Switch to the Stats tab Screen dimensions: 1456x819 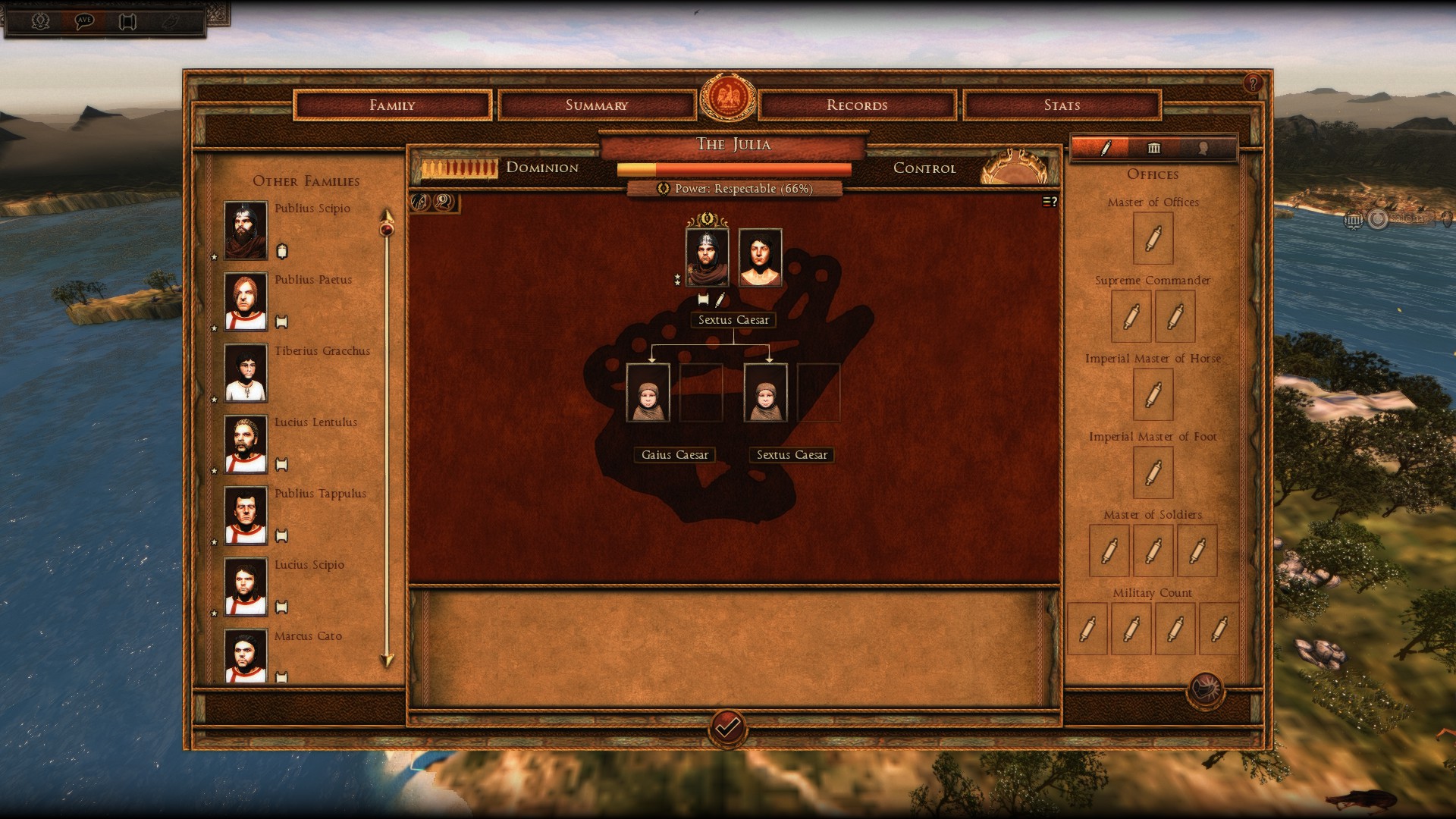[x=1062, y=105]
